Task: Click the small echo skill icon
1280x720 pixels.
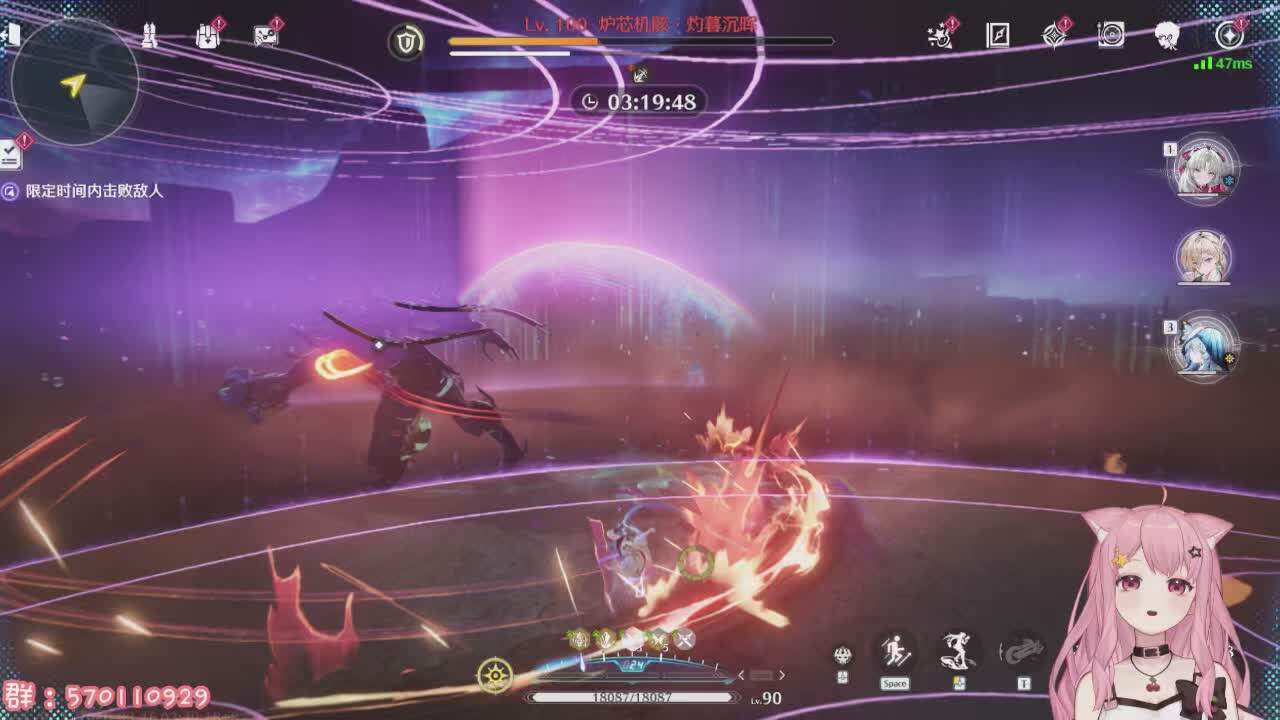Action: (x=843, y=655)
